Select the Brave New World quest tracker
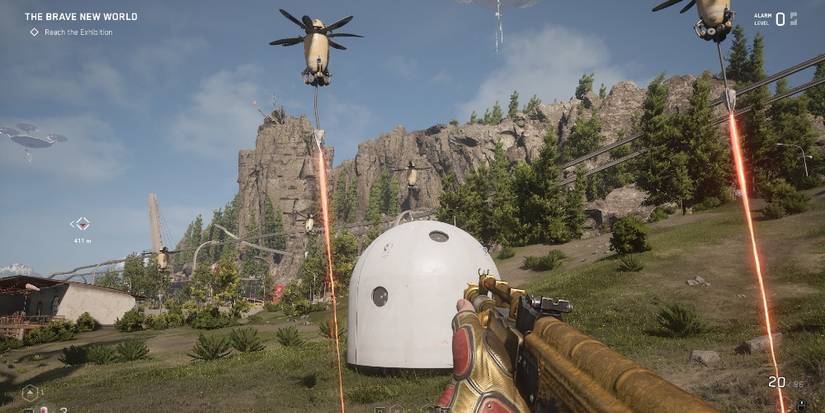Image resolution: width=825 pixels, height=413 pixels. tap(81, 17)
